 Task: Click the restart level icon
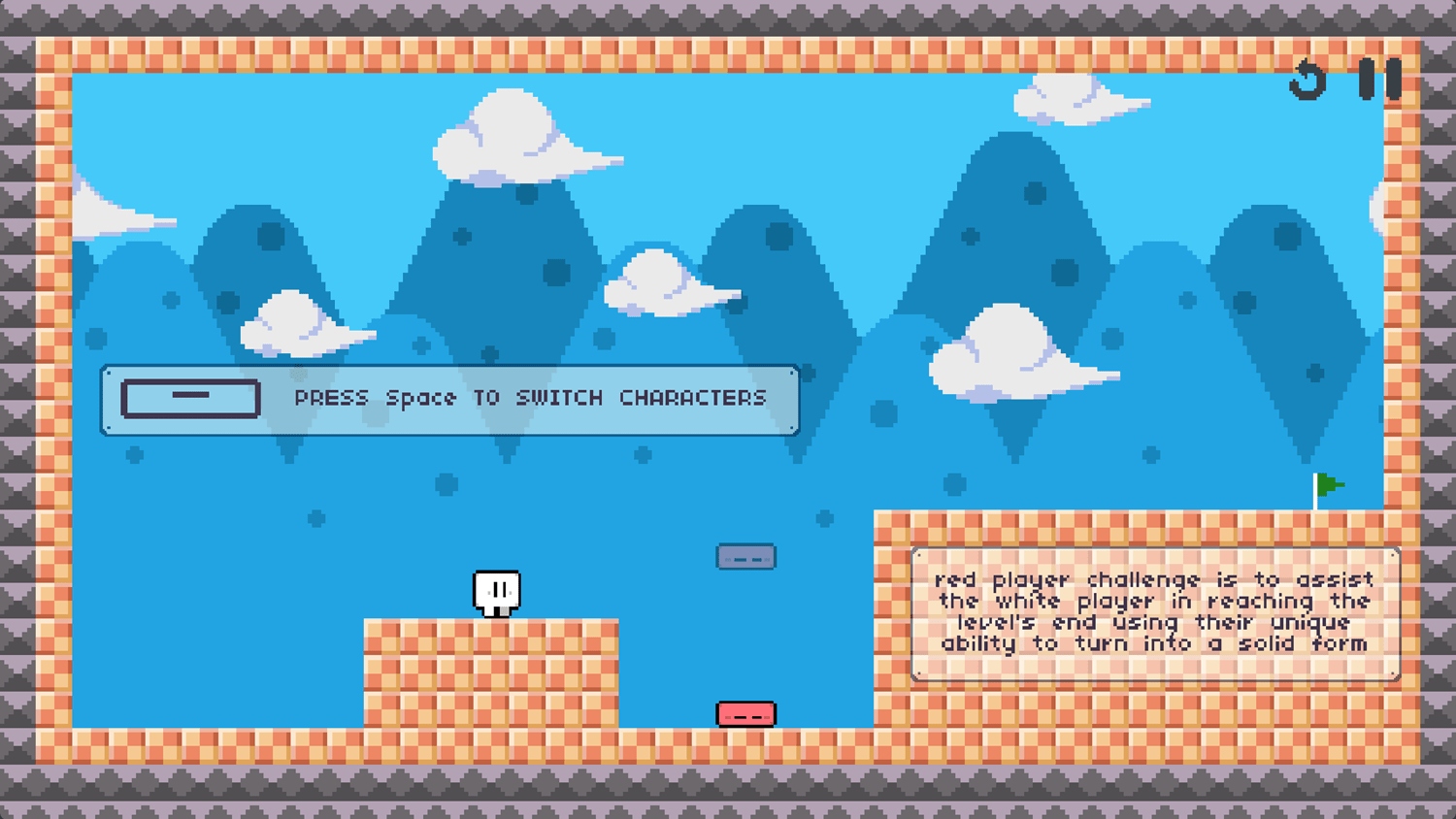(1309, 80)
